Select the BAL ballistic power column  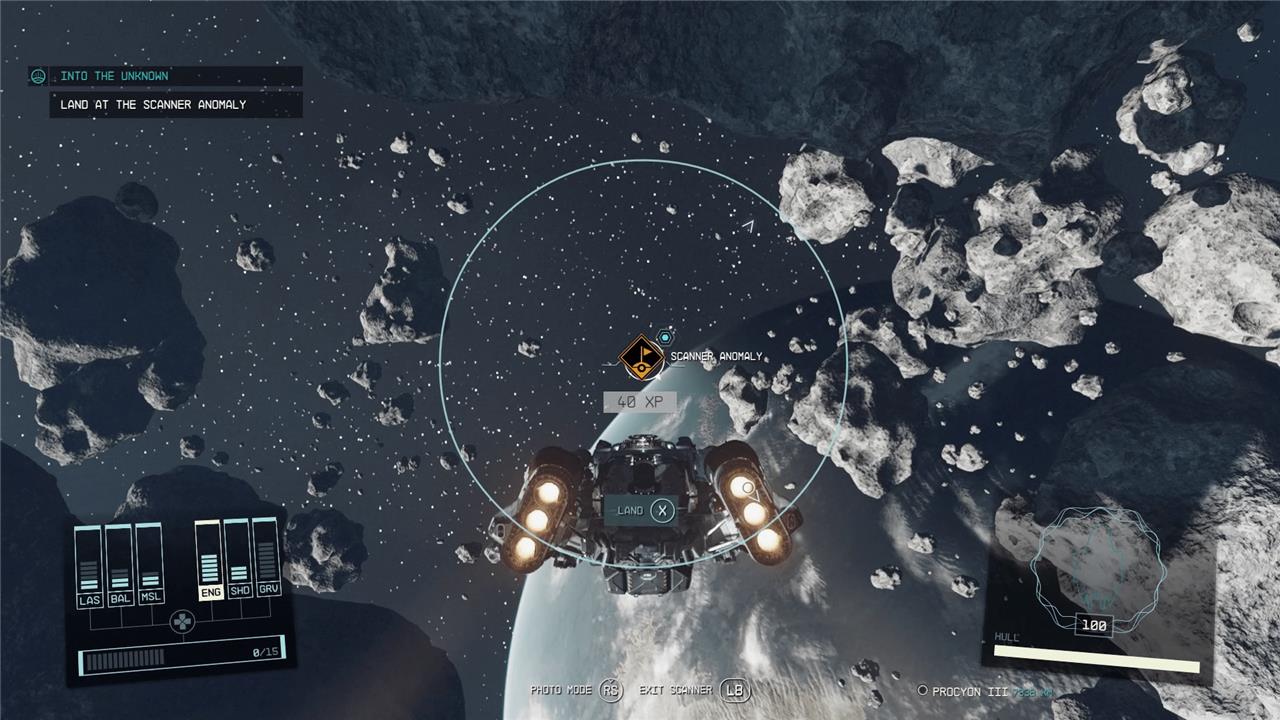[119, 565]
